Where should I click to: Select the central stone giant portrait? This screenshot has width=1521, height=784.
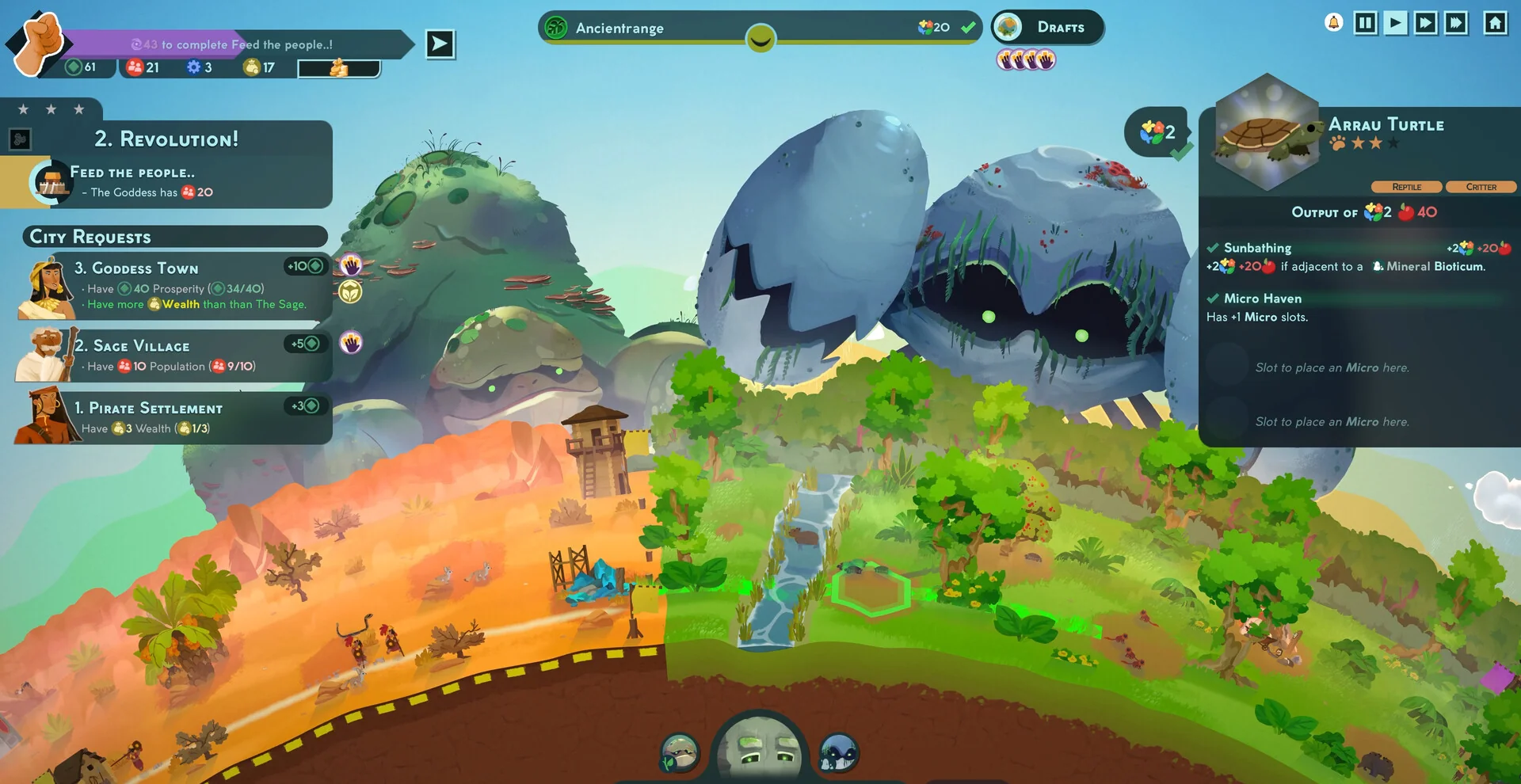[x=760, y=750]
